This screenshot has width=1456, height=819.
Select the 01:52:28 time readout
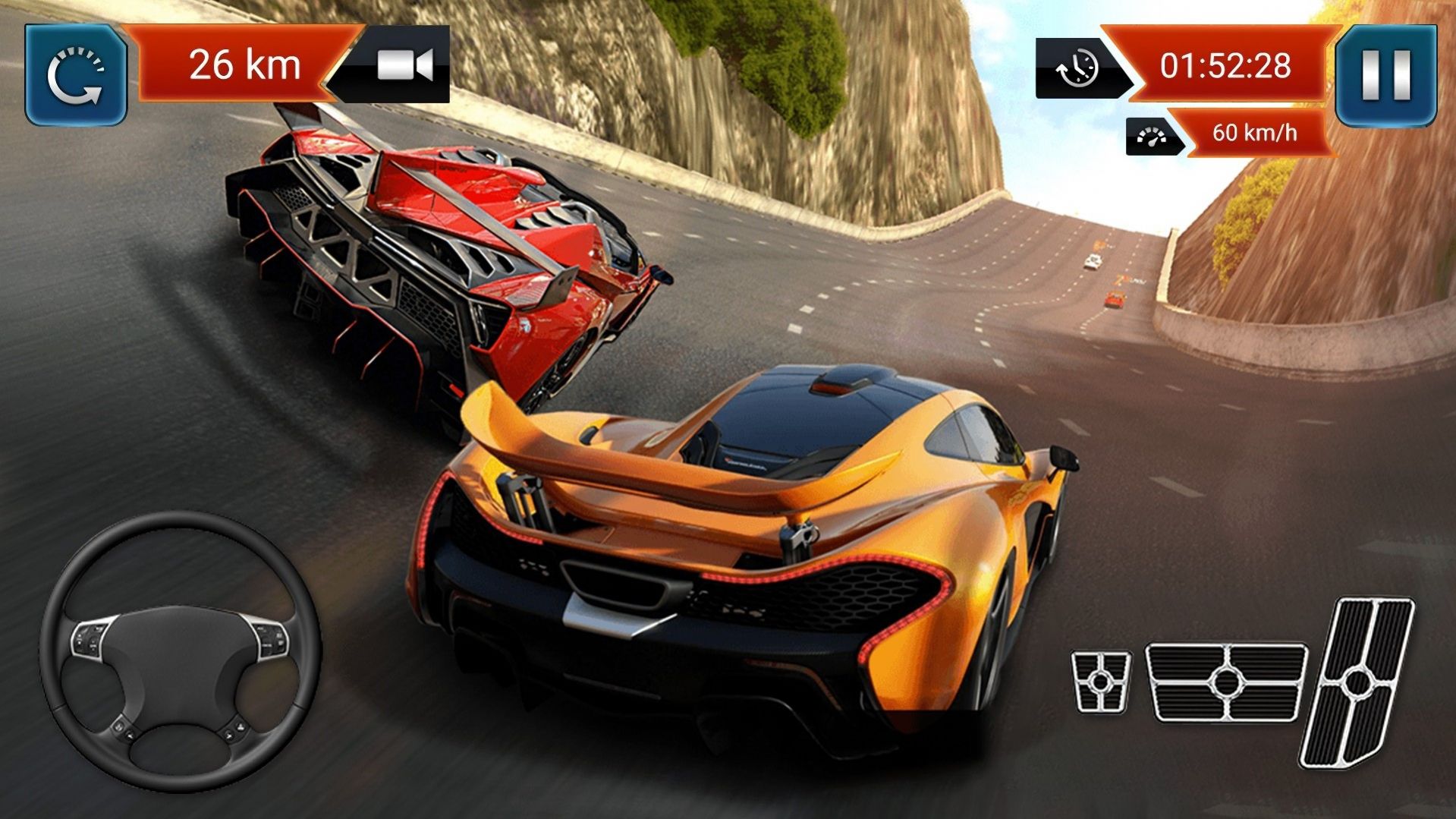pyautogui.click(x=1225, y=67)
